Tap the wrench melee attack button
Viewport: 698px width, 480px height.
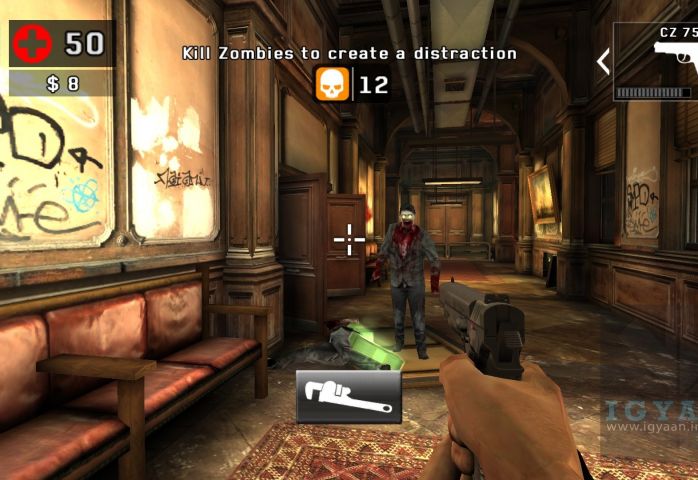pos(348,397)
